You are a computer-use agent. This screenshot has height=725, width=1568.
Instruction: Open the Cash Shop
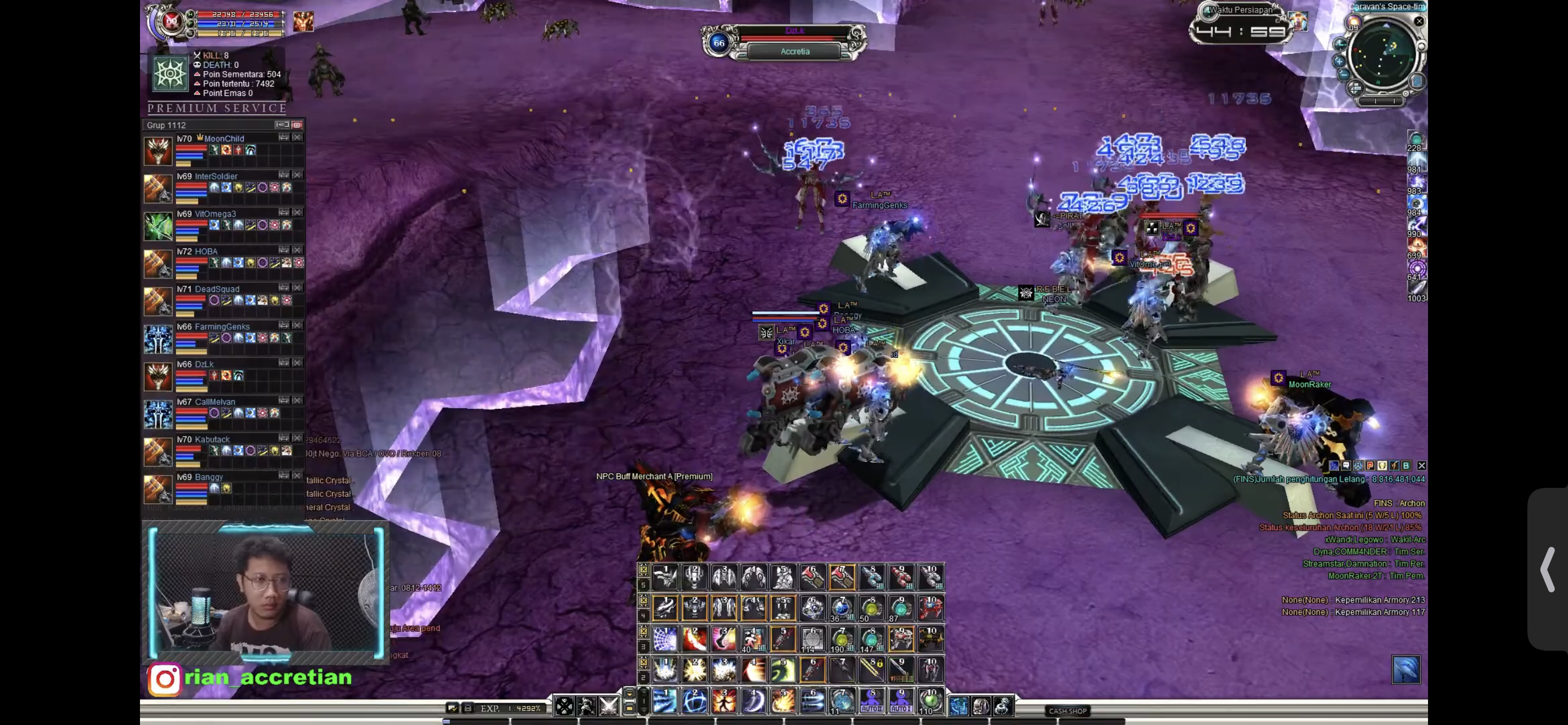tap(1068, 710)
